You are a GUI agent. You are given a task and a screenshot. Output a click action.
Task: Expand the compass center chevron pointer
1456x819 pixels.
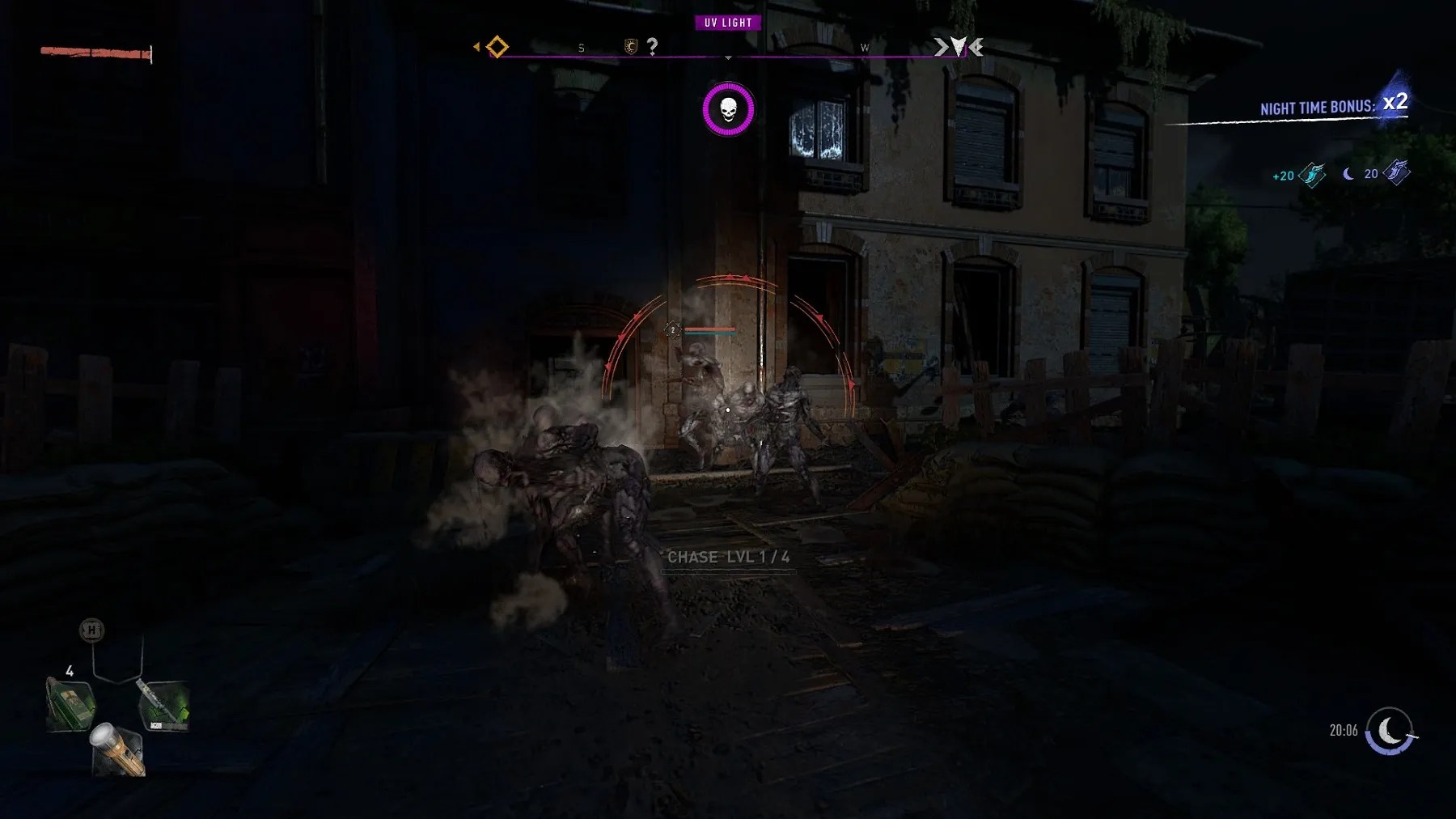[727, 58]
